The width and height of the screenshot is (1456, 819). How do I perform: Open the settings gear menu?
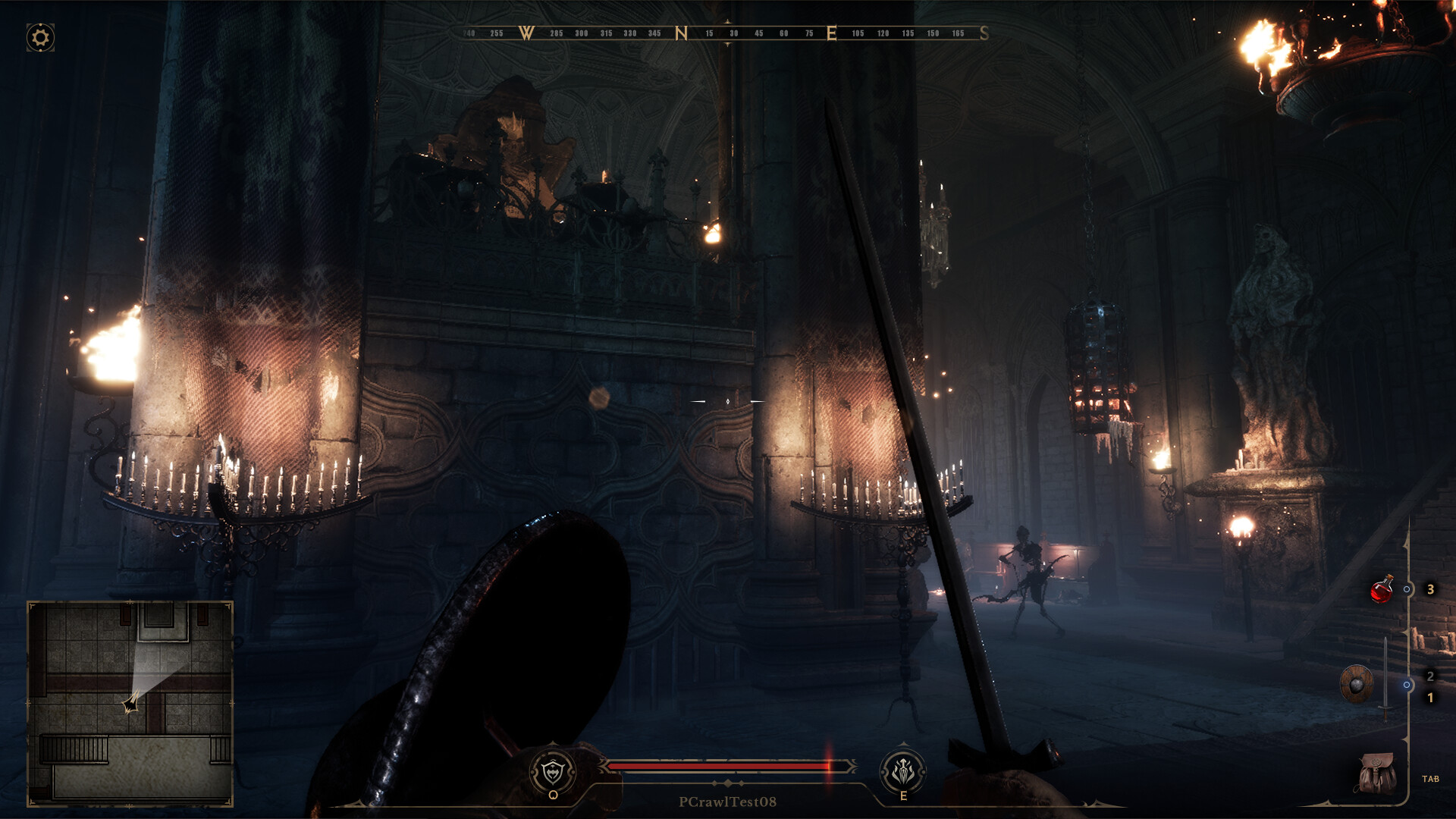39,36
